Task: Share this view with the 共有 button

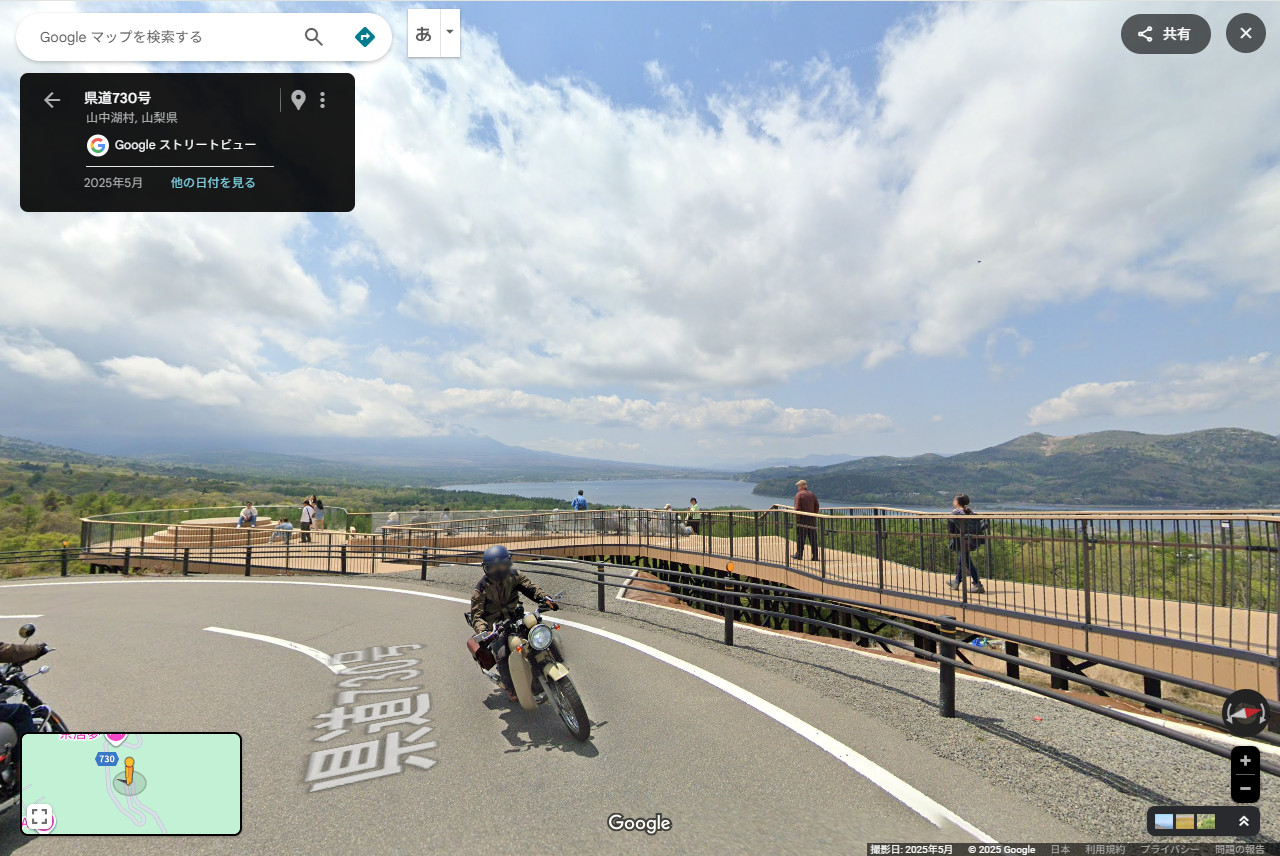Action: pos(1165,34)
